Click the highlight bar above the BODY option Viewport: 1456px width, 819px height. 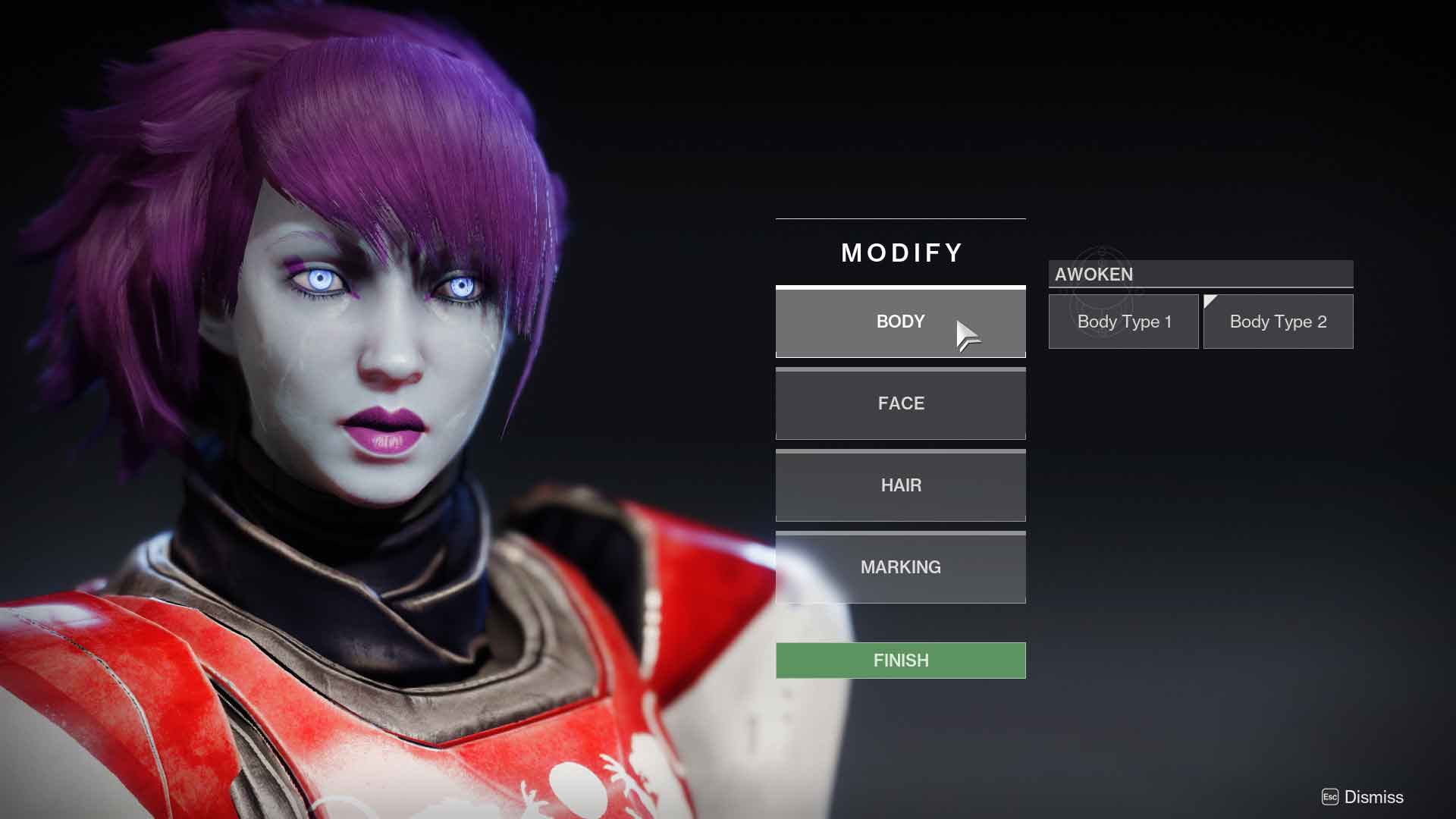[x=900, y=287]
